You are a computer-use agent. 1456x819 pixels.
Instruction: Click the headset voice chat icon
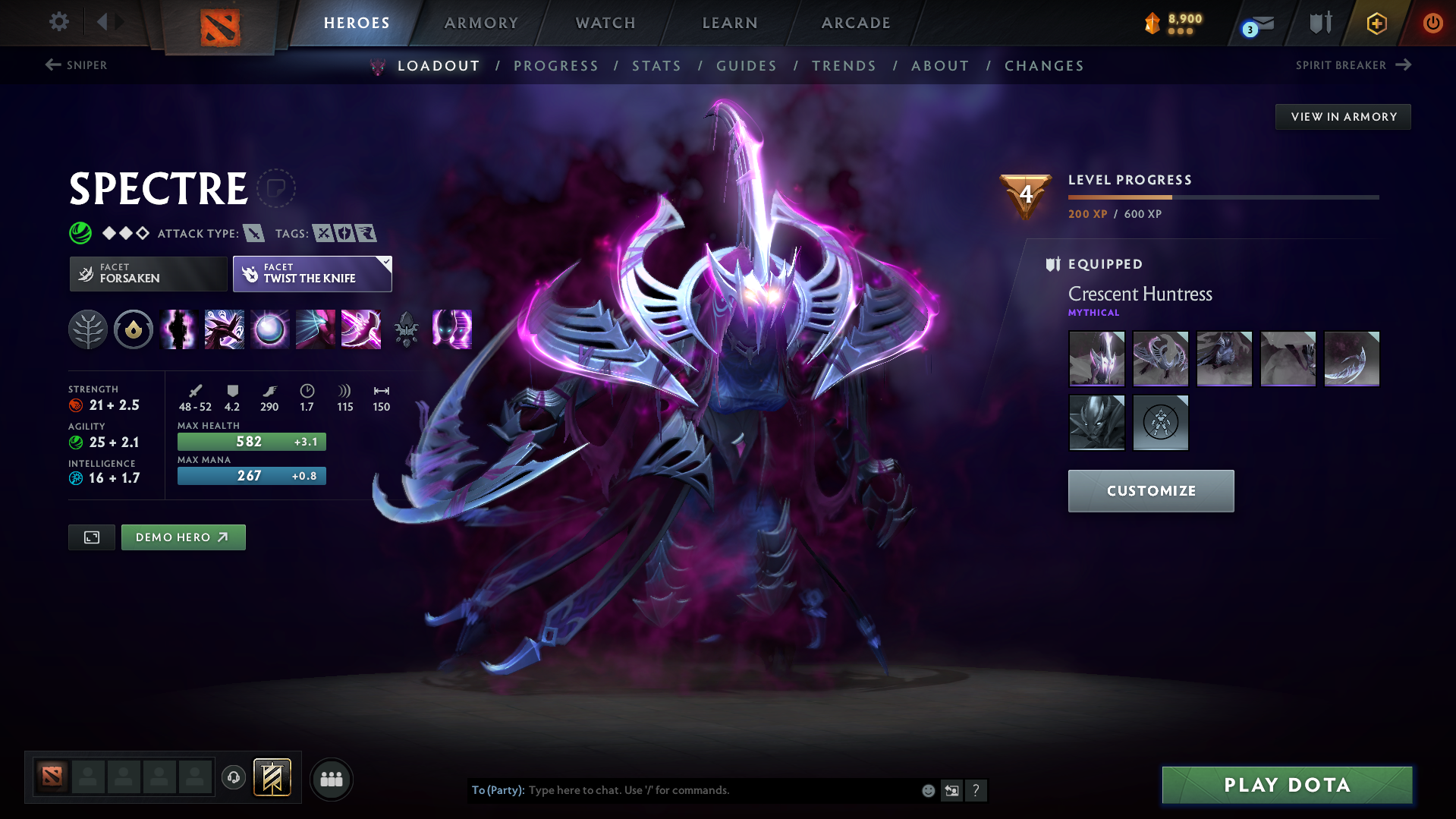click(x=234, y=778)
